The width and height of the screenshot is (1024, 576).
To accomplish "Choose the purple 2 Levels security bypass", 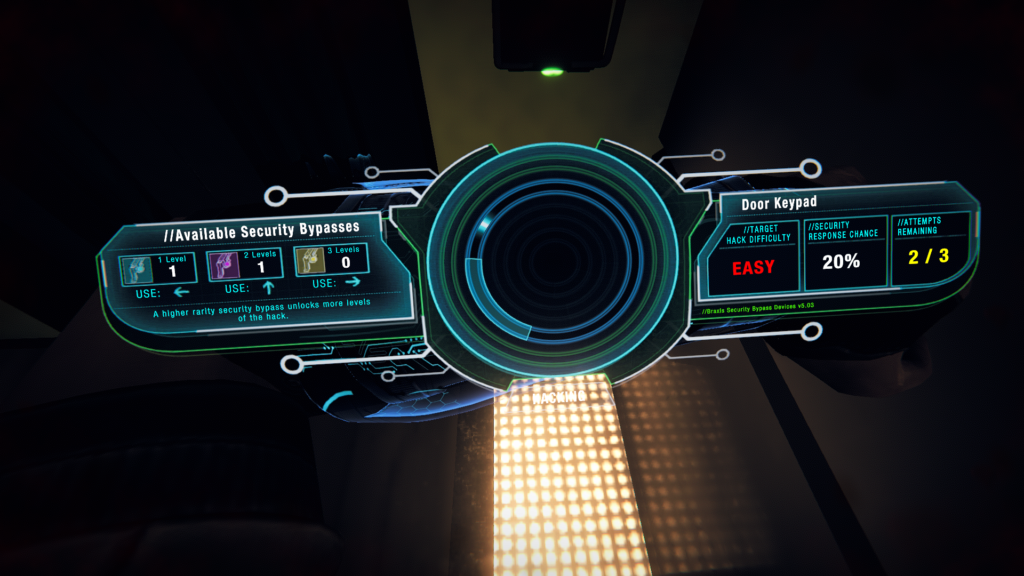I will pyautogui.click(x=237, y=265).
